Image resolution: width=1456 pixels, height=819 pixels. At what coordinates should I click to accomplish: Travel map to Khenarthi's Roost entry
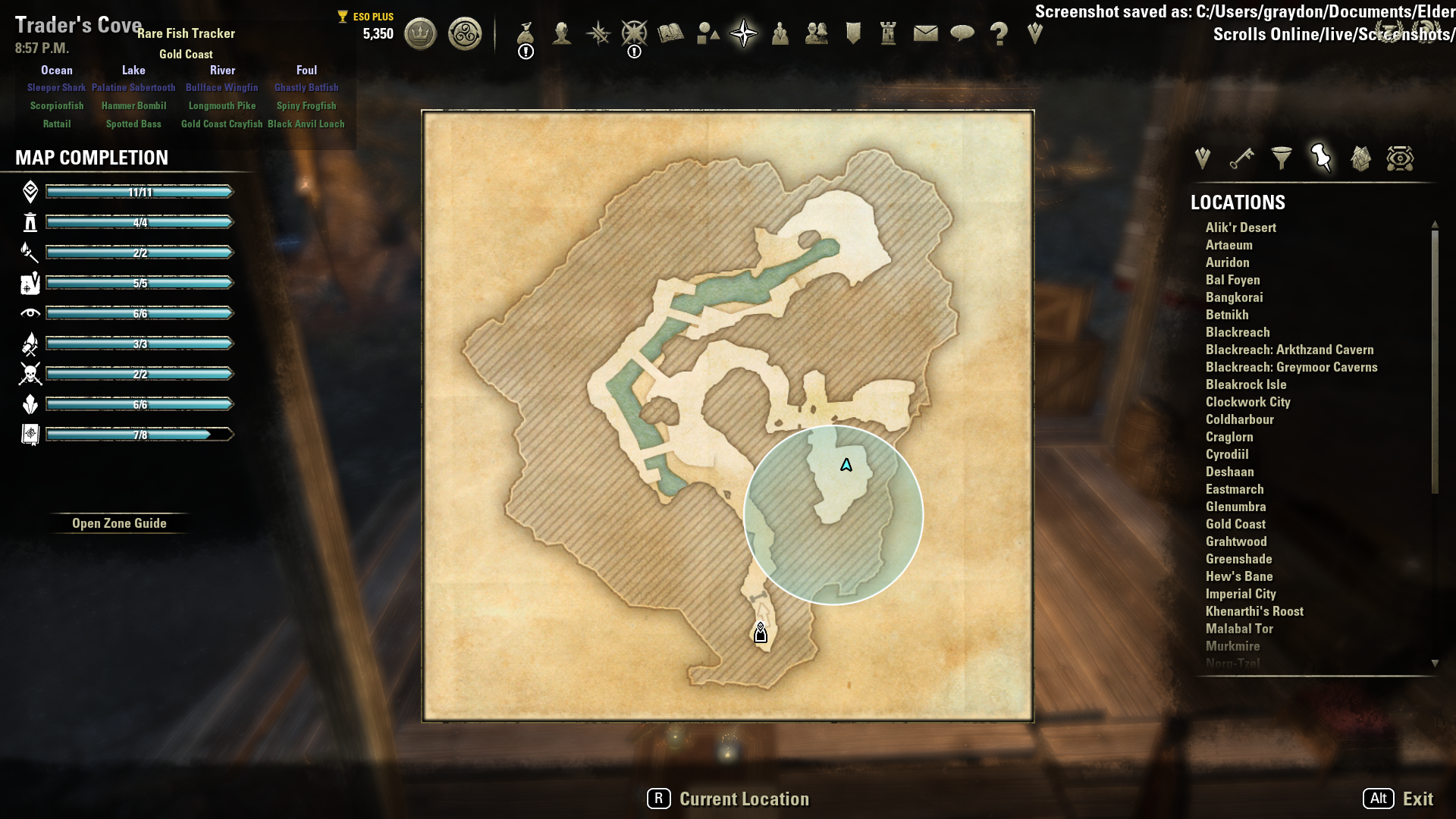[x=1254, y=611]
